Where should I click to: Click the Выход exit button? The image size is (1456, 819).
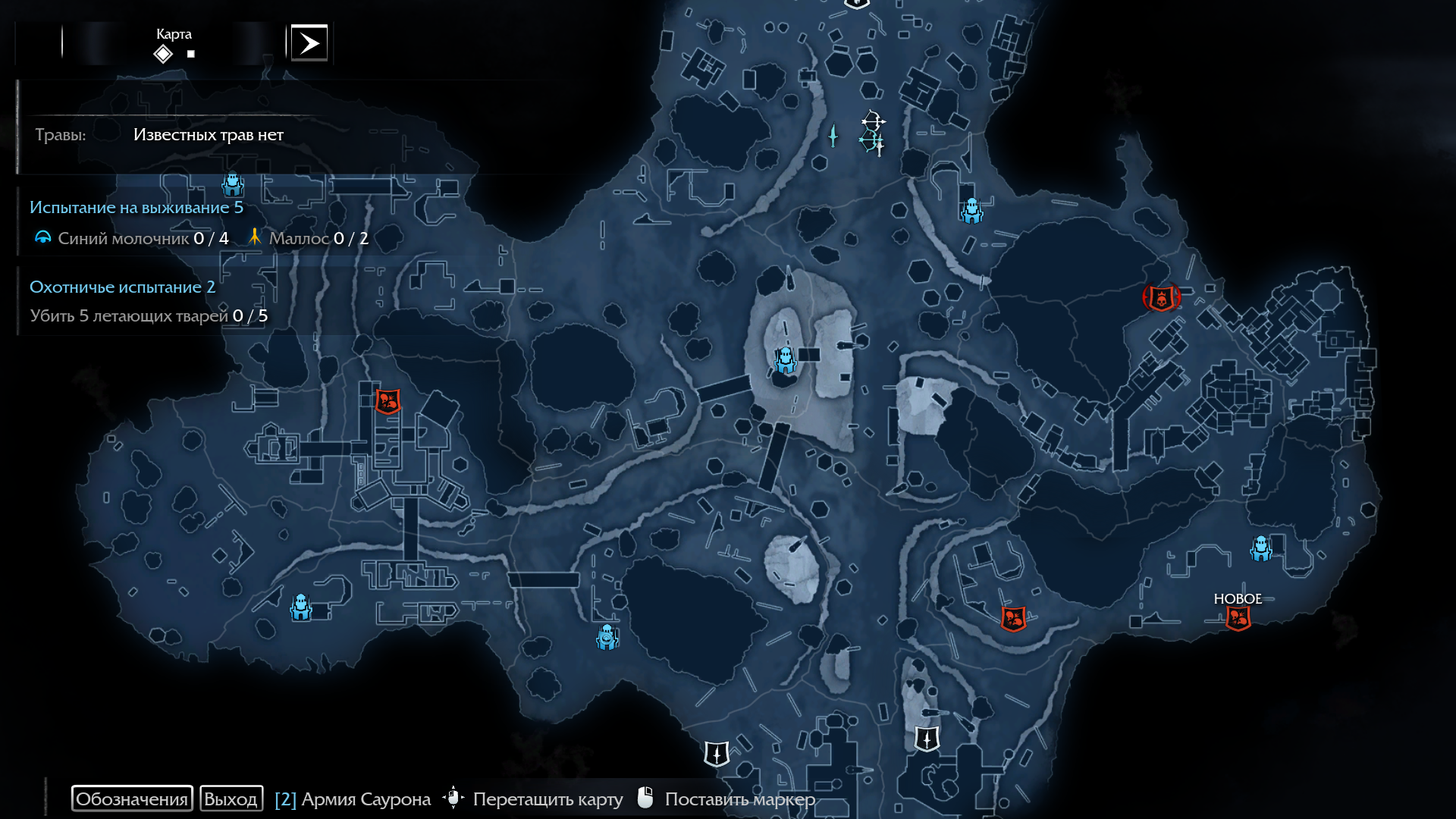pos(231,799)
